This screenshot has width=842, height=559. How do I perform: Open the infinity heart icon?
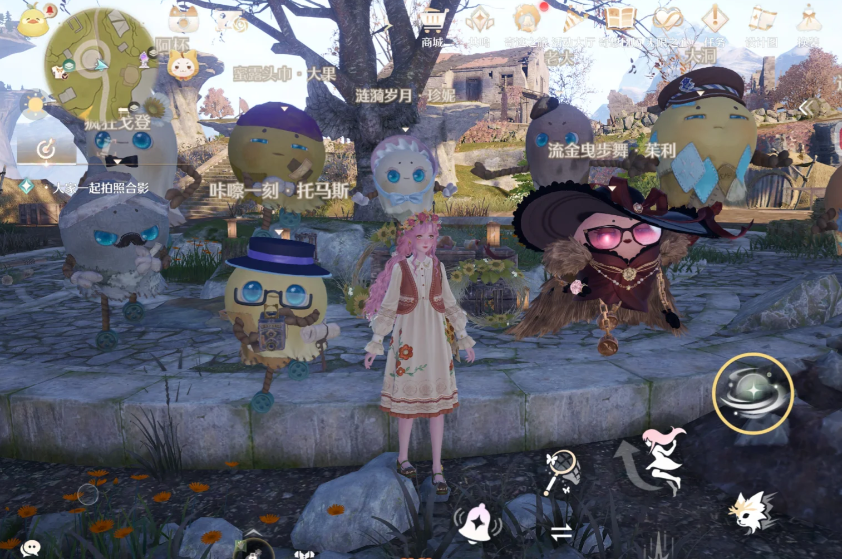click(x=667, y=18)
